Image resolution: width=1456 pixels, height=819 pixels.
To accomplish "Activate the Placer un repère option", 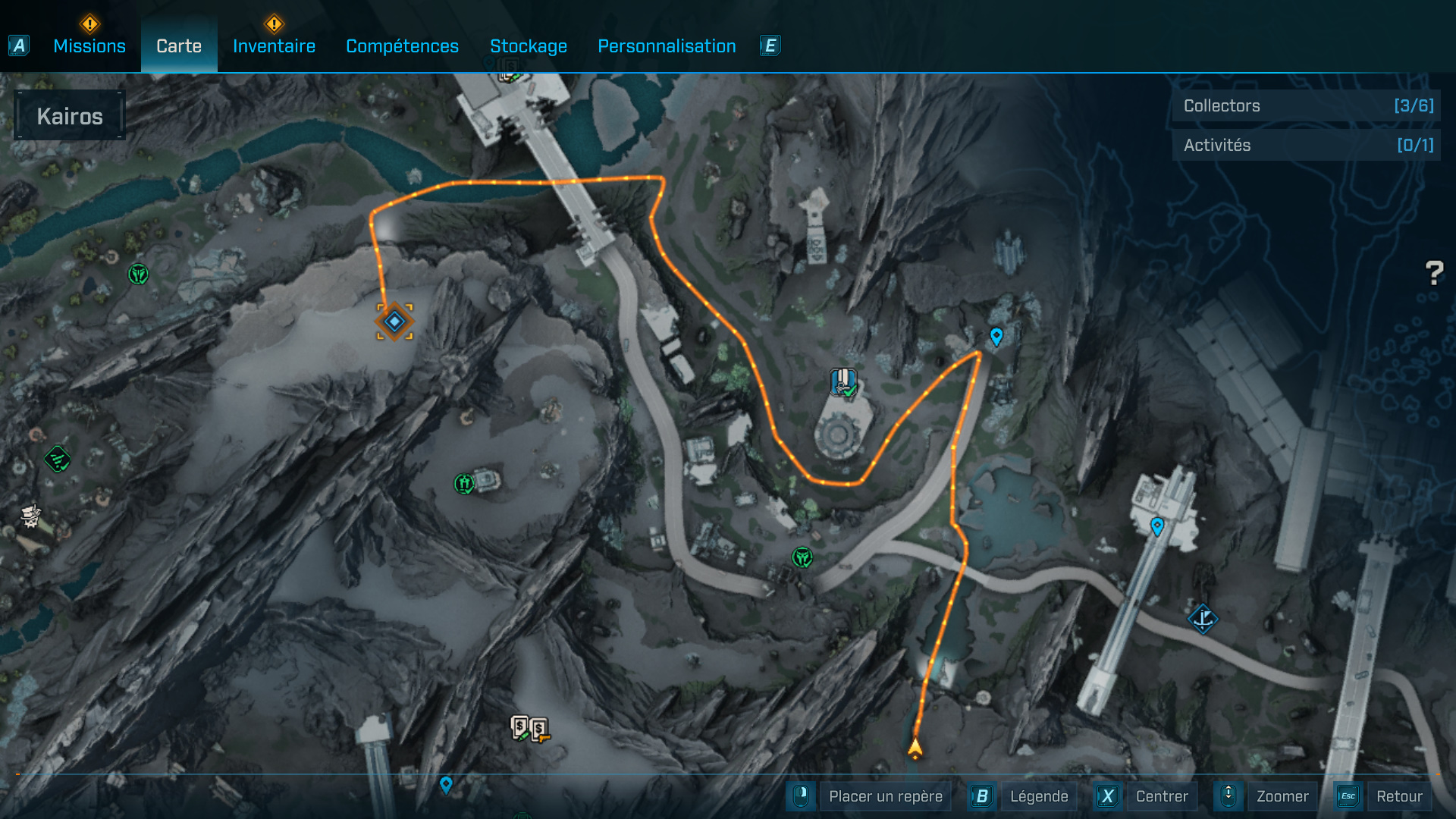I will coord(885,796).
